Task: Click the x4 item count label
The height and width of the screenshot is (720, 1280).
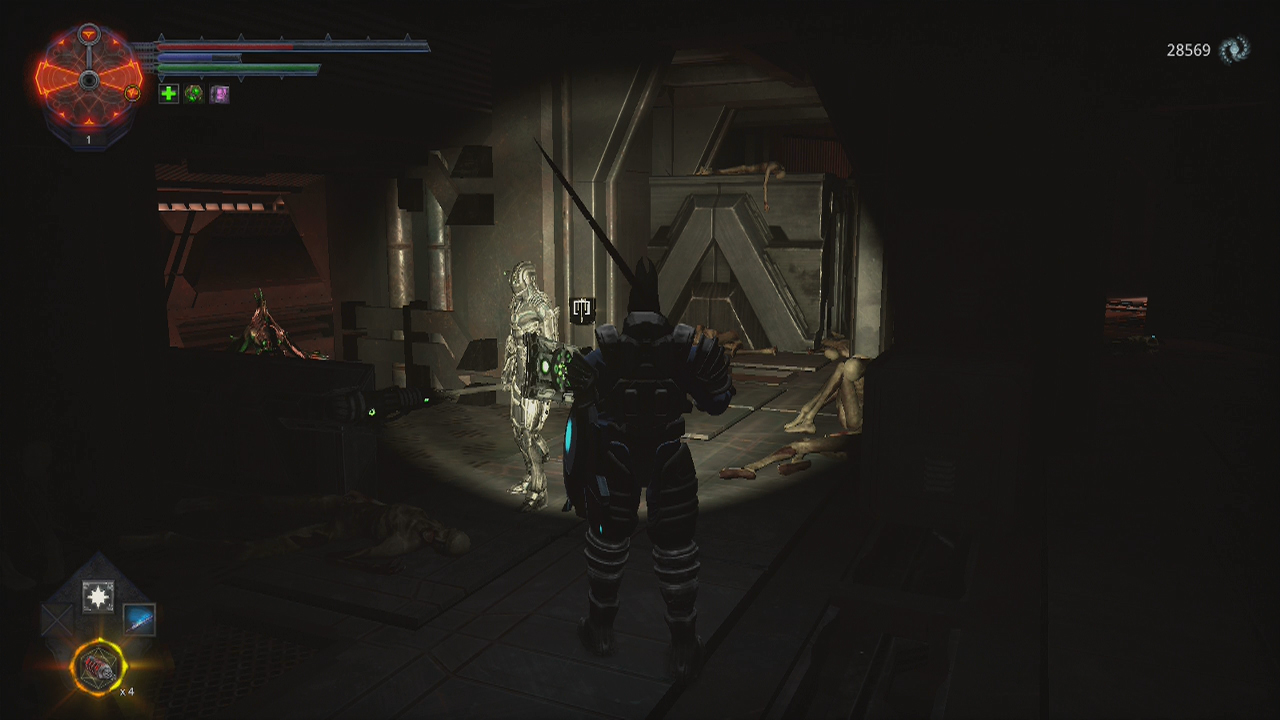Action: pyautogui.click(x=128, y=691)
